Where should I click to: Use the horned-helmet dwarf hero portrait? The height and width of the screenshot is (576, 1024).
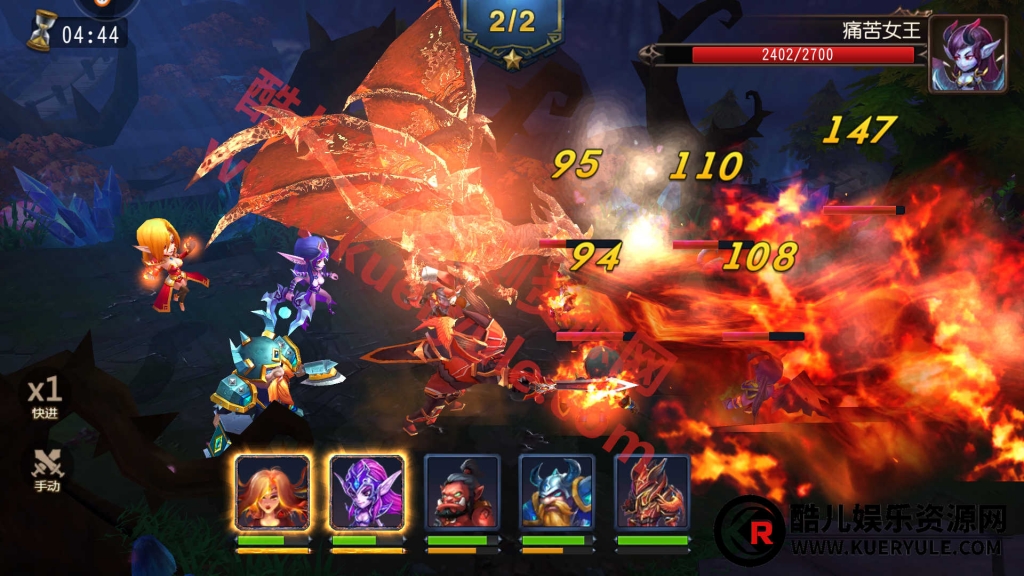pyautogui.click(x=557, y=492)
